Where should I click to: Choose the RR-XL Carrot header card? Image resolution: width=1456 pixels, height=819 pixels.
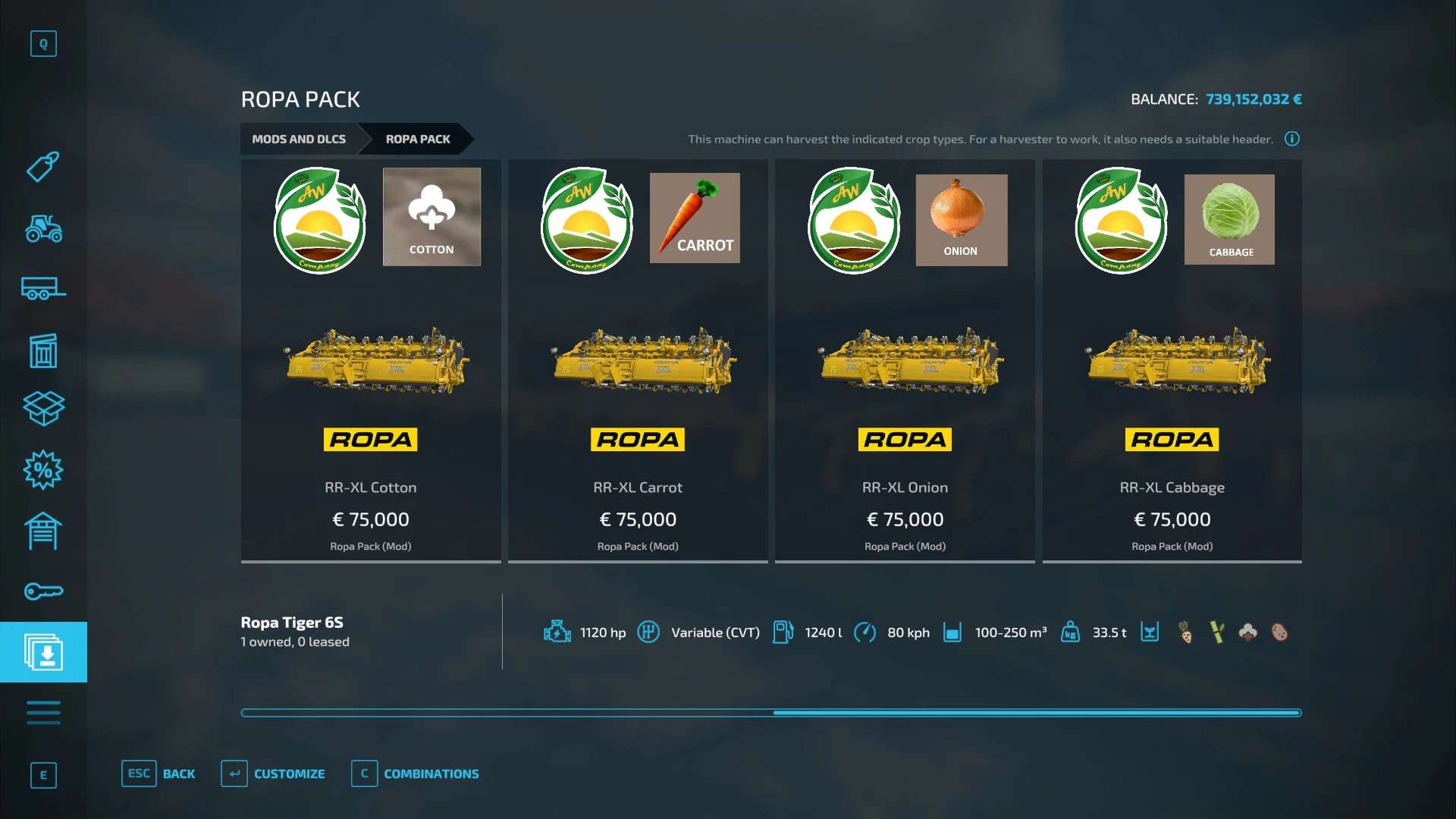[638, 361]
